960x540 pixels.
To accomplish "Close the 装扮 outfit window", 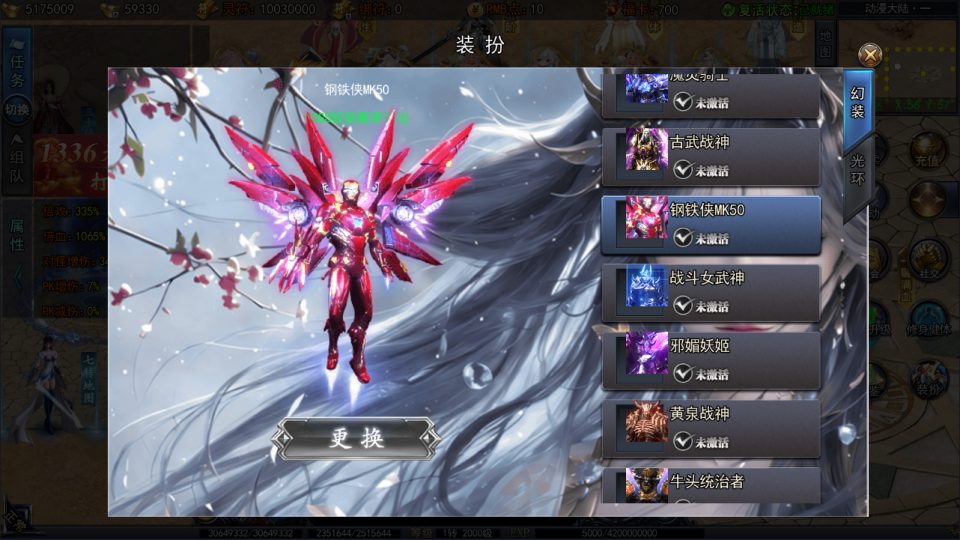I will point(870,56).
